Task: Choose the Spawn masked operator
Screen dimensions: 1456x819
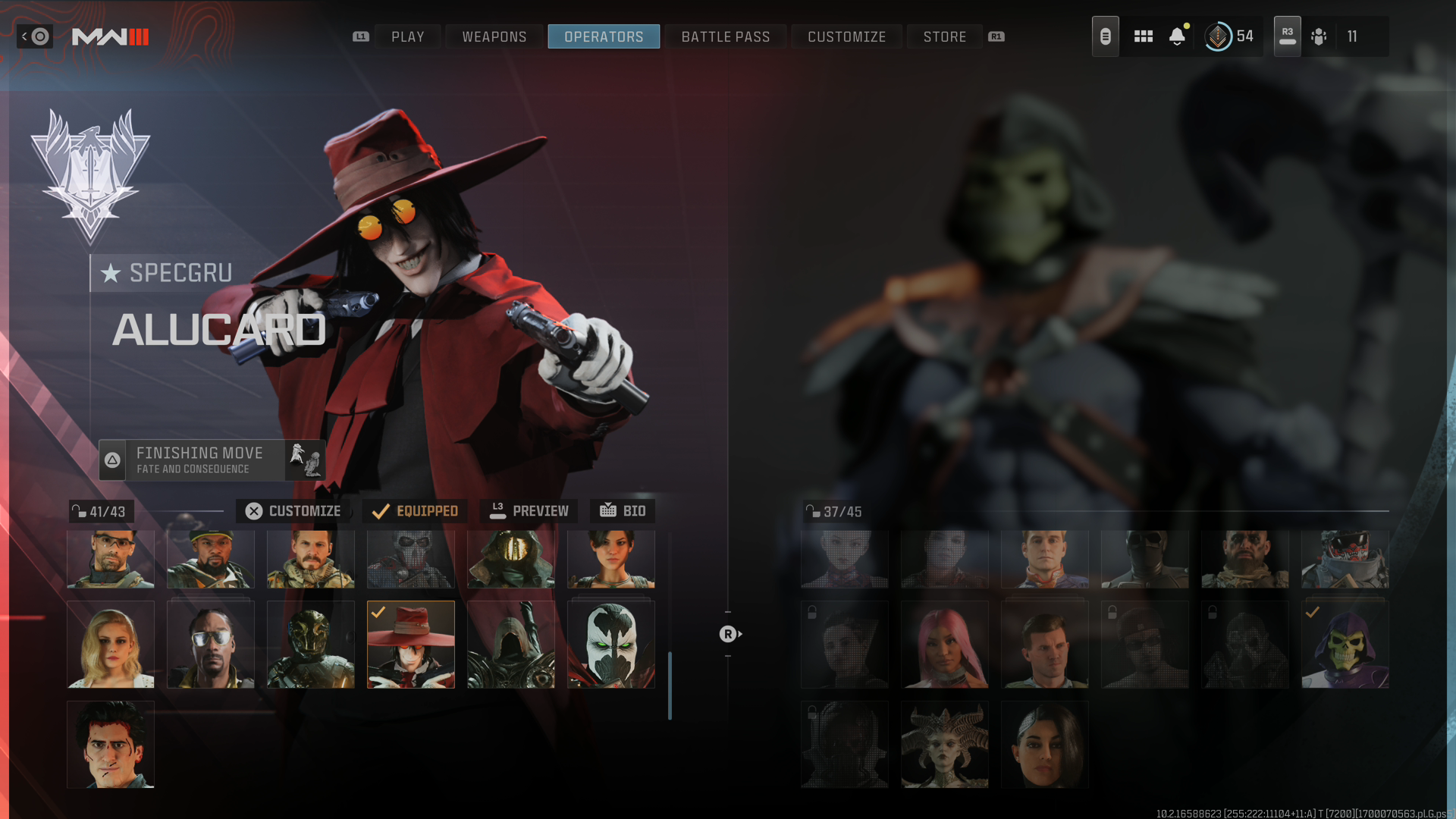Action: point(611,645)
